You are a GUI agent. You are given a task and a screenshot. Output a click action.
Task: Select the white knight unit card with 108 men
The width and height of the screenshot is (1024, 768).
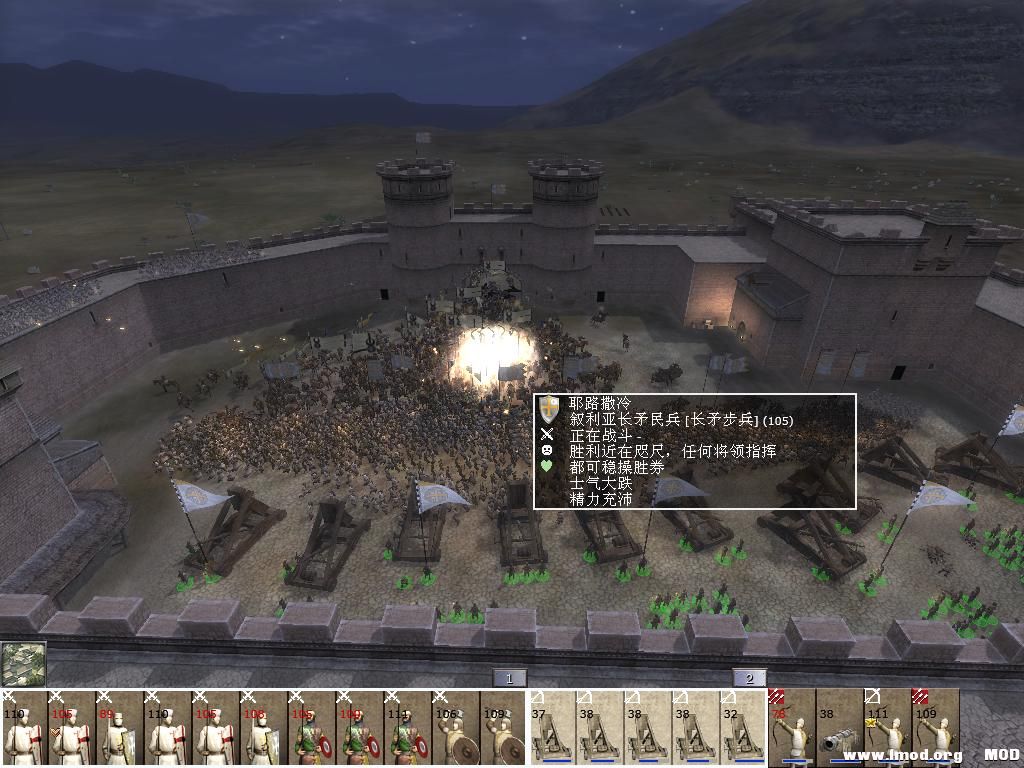[x=263, y=728]
